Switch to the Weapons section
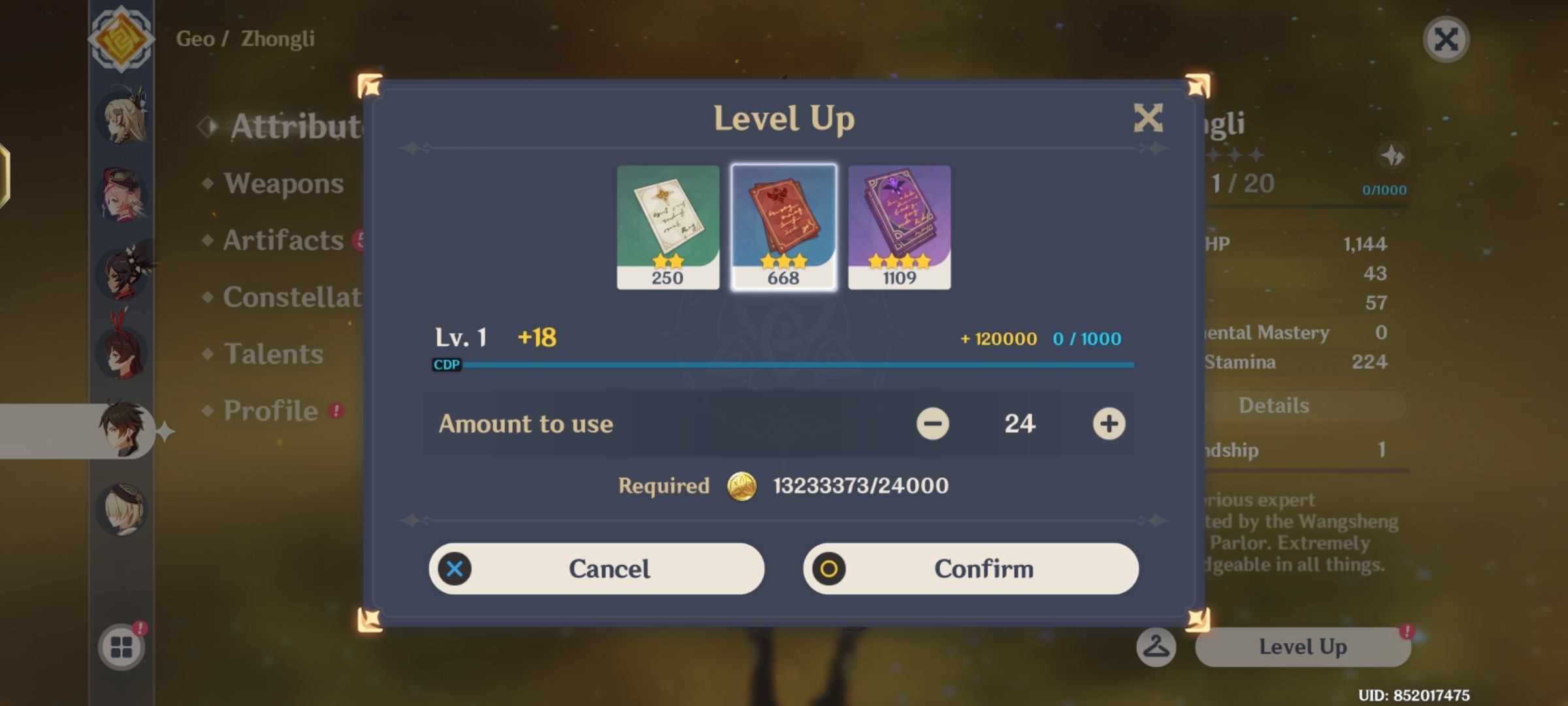This screenshot has height=706, width=1568. click(x=281, y=184)
